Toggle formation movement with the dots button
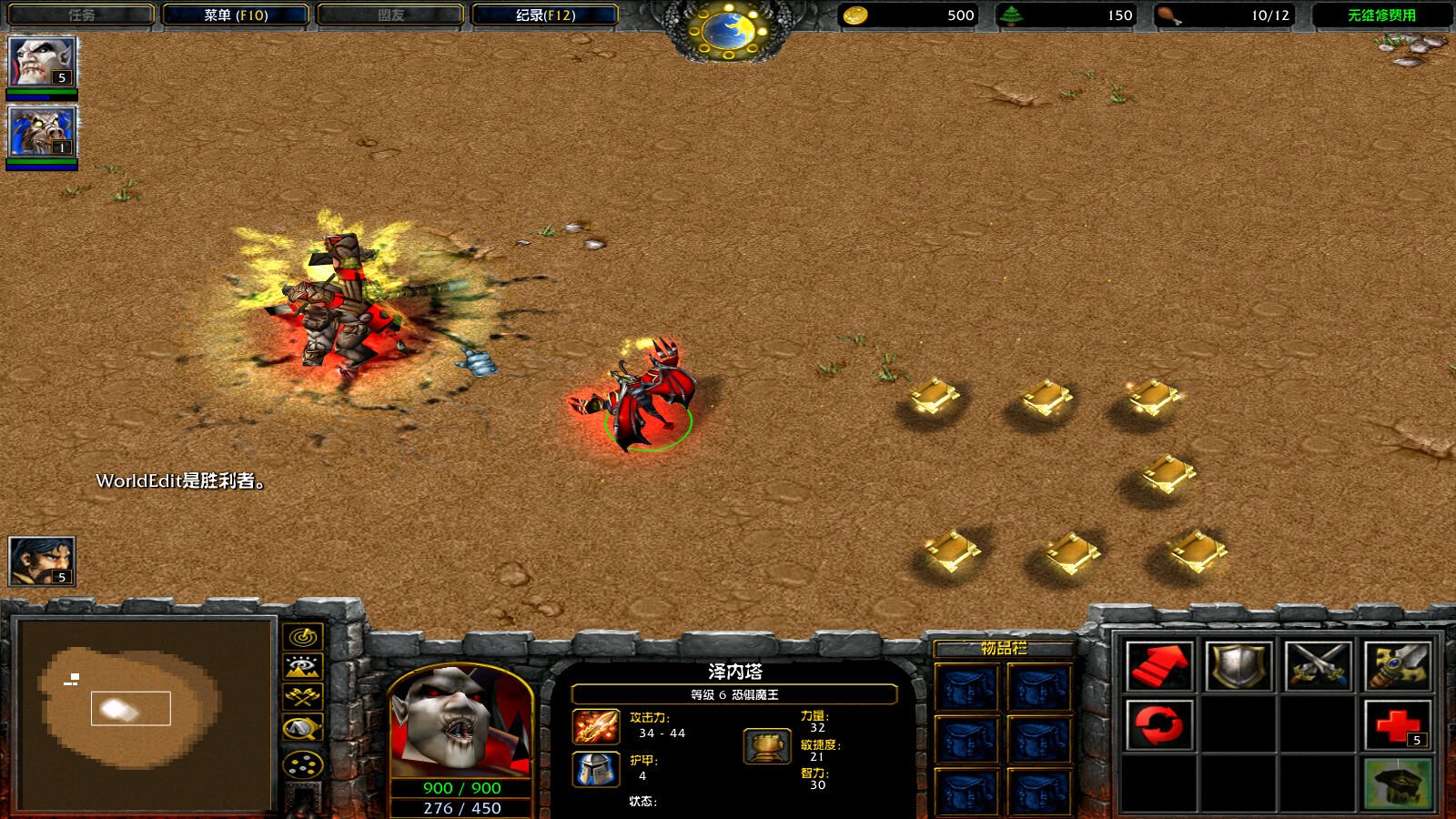 (x=303, y=764)
